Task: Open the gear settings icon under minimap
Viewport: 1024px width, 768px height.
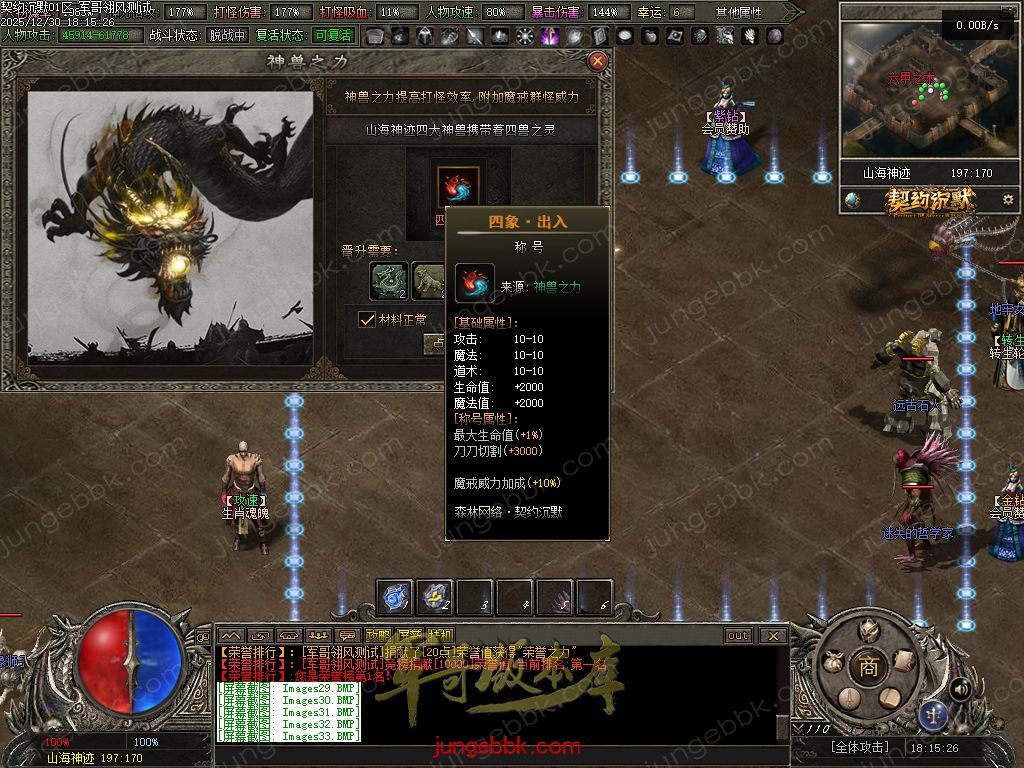Action: [1007, 200]
